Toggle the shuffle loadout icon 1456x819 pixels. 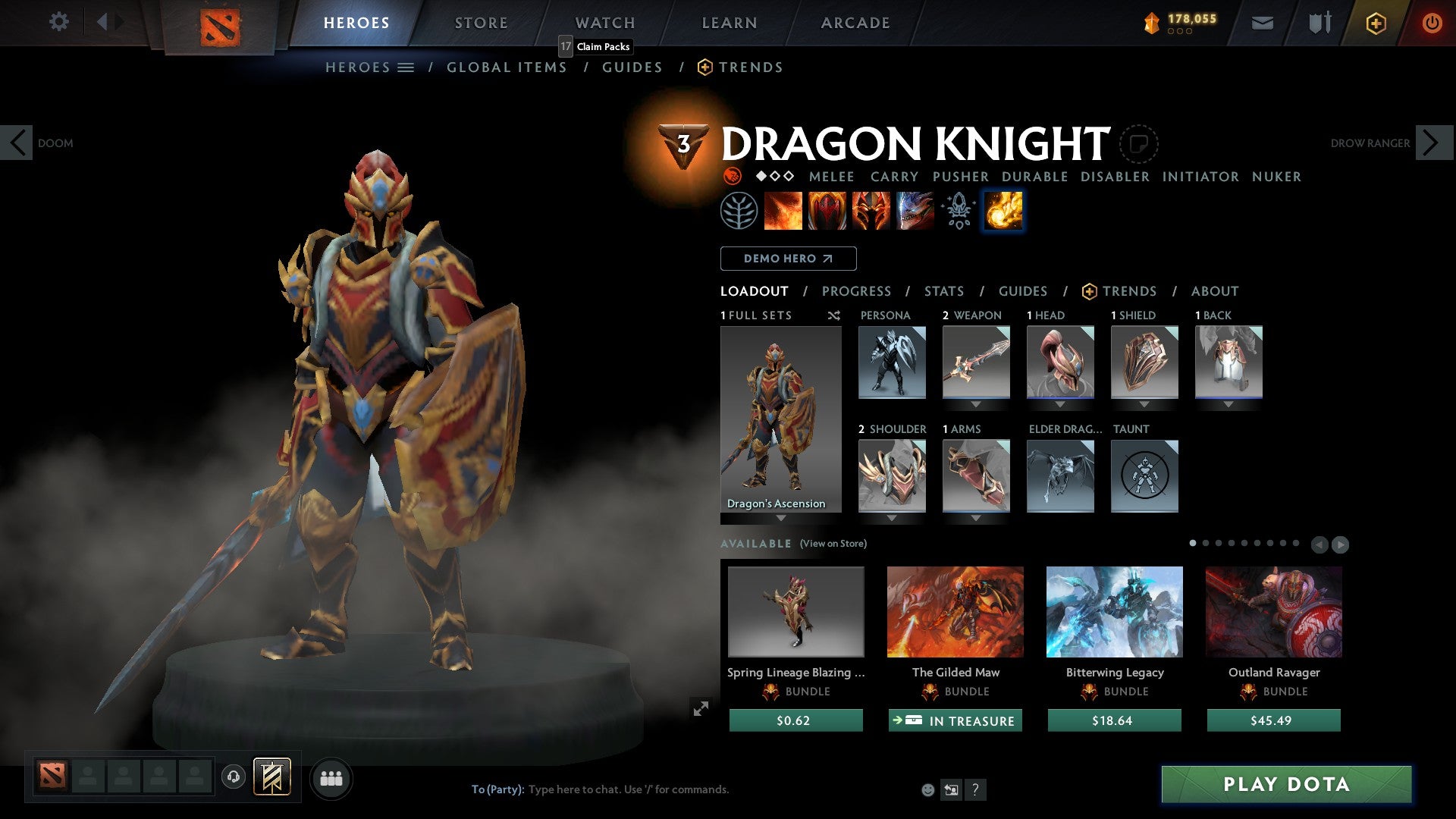[834, 315]
